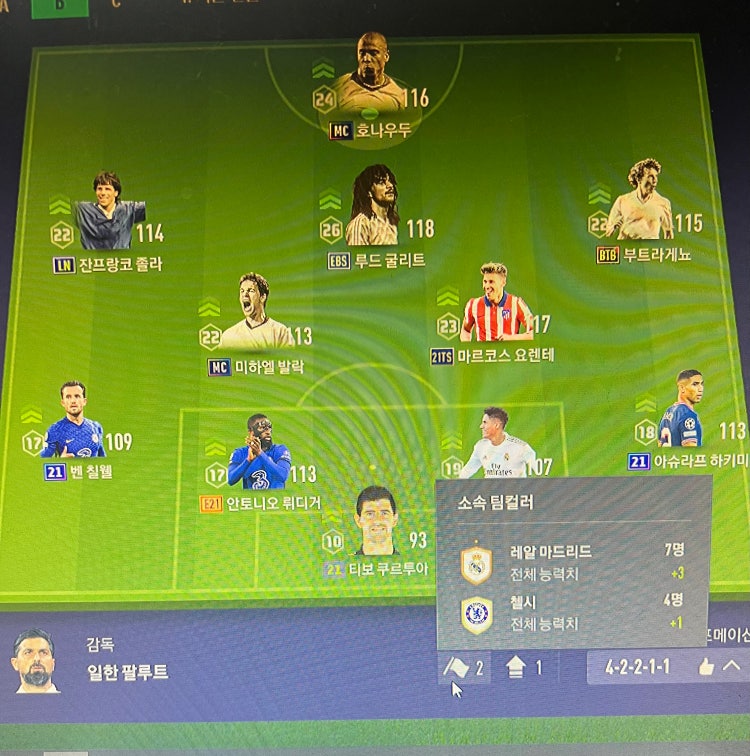
Task: Toggle the team color flag icon
Action: (x=456, y=667)
